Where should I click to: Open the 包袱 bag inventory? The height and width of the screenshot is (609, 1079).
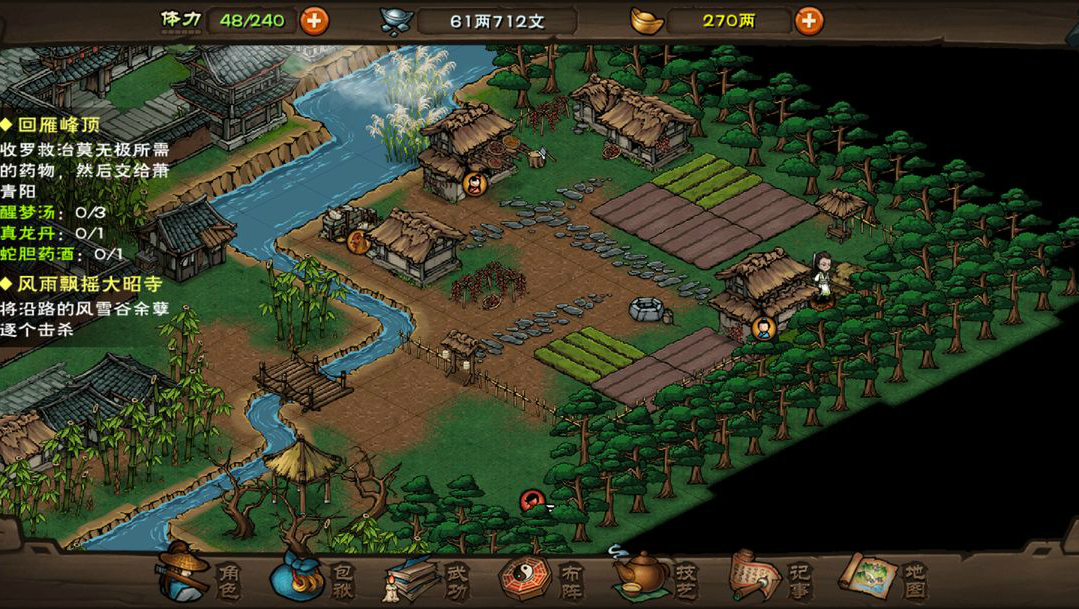311,577
